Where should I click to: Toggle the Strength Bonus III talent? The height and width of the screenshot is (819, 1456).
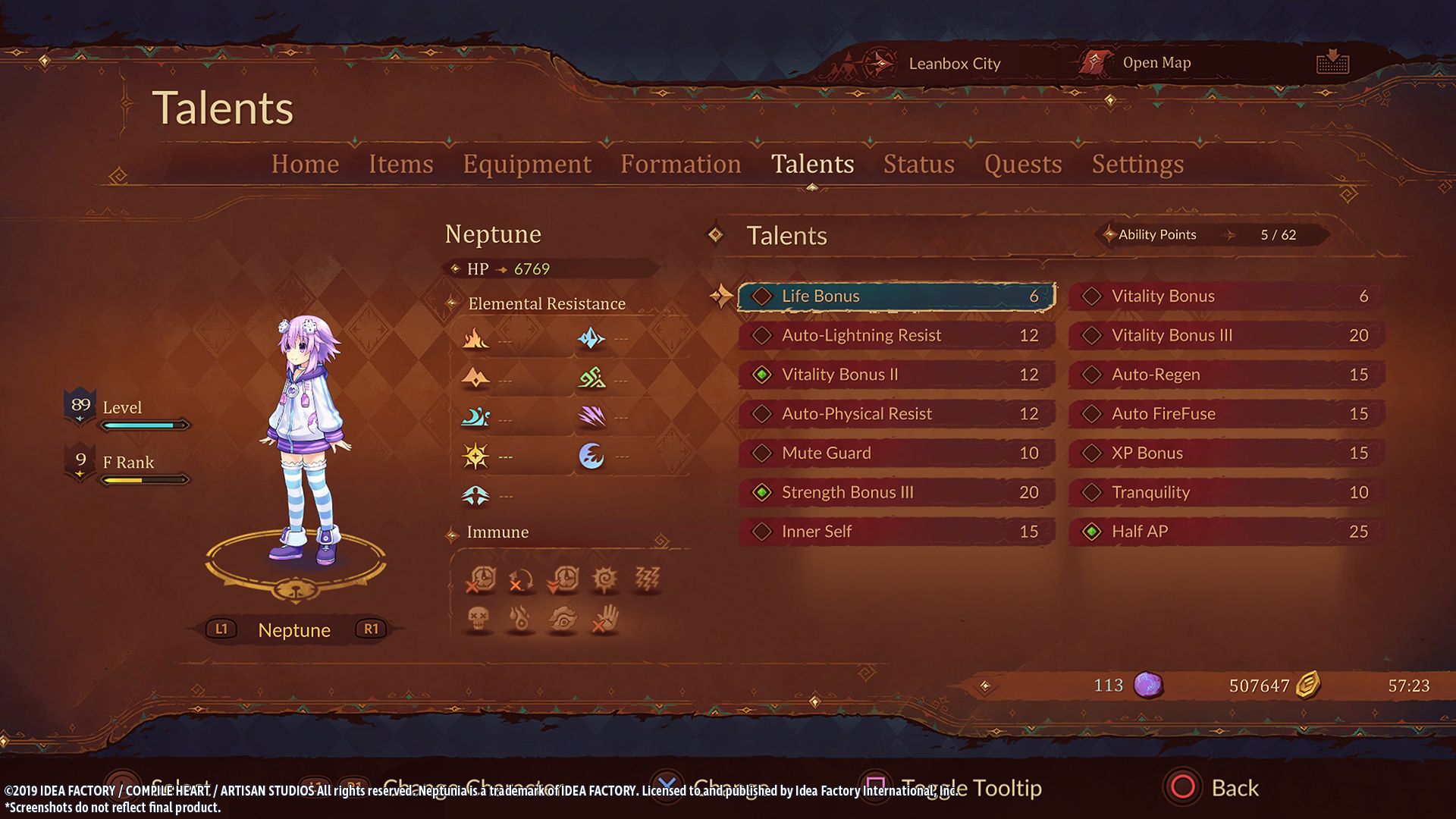click(x=896, y=493)
